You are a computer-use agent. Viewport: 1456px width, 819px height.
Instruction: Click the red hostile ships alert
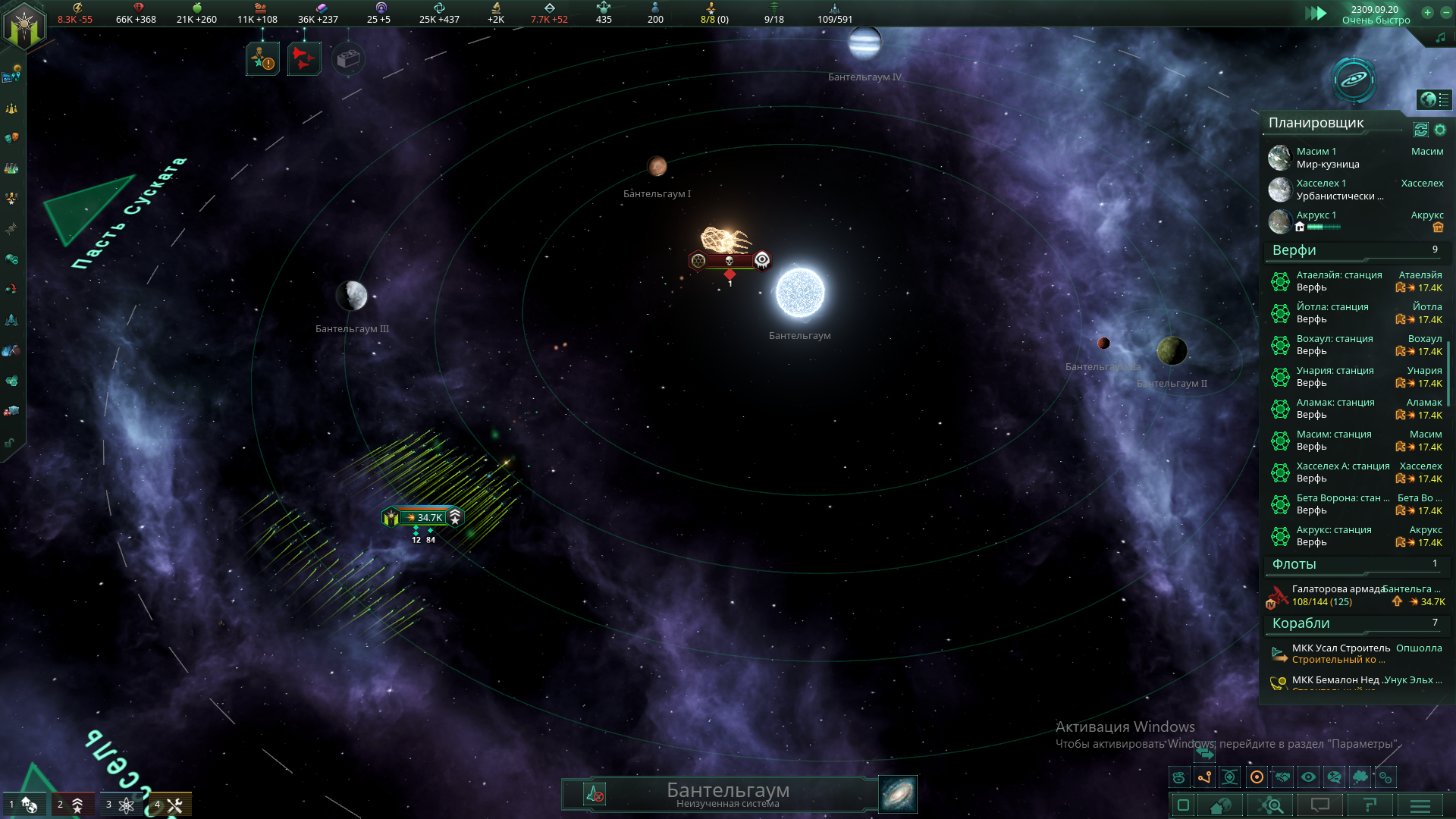(304, 59)
